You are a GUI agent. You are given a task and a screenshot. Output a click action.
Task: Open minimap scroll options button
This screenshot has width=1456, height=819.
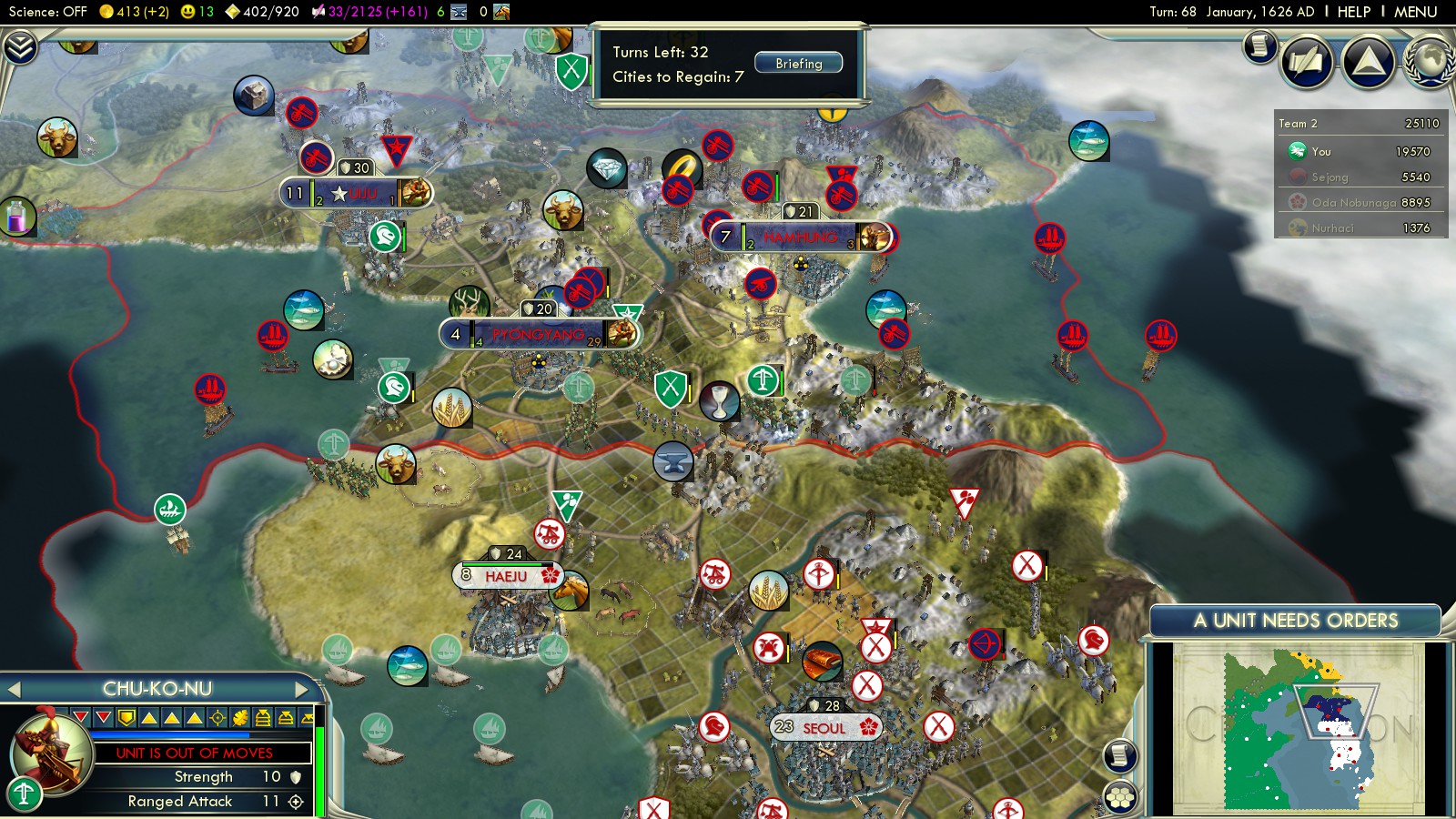pos(1120,755)
